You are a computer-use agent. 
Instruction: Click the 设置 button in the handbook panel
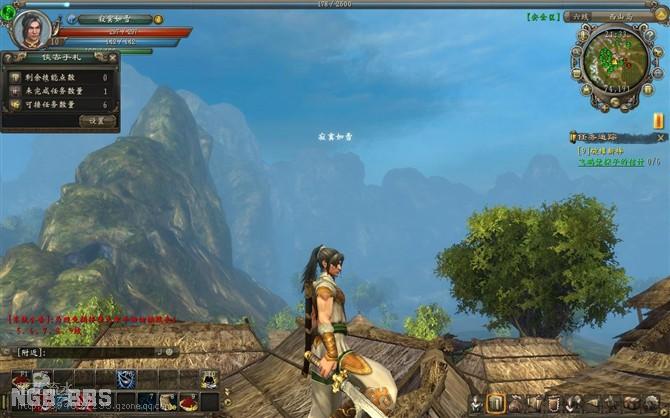pos(97,121)
